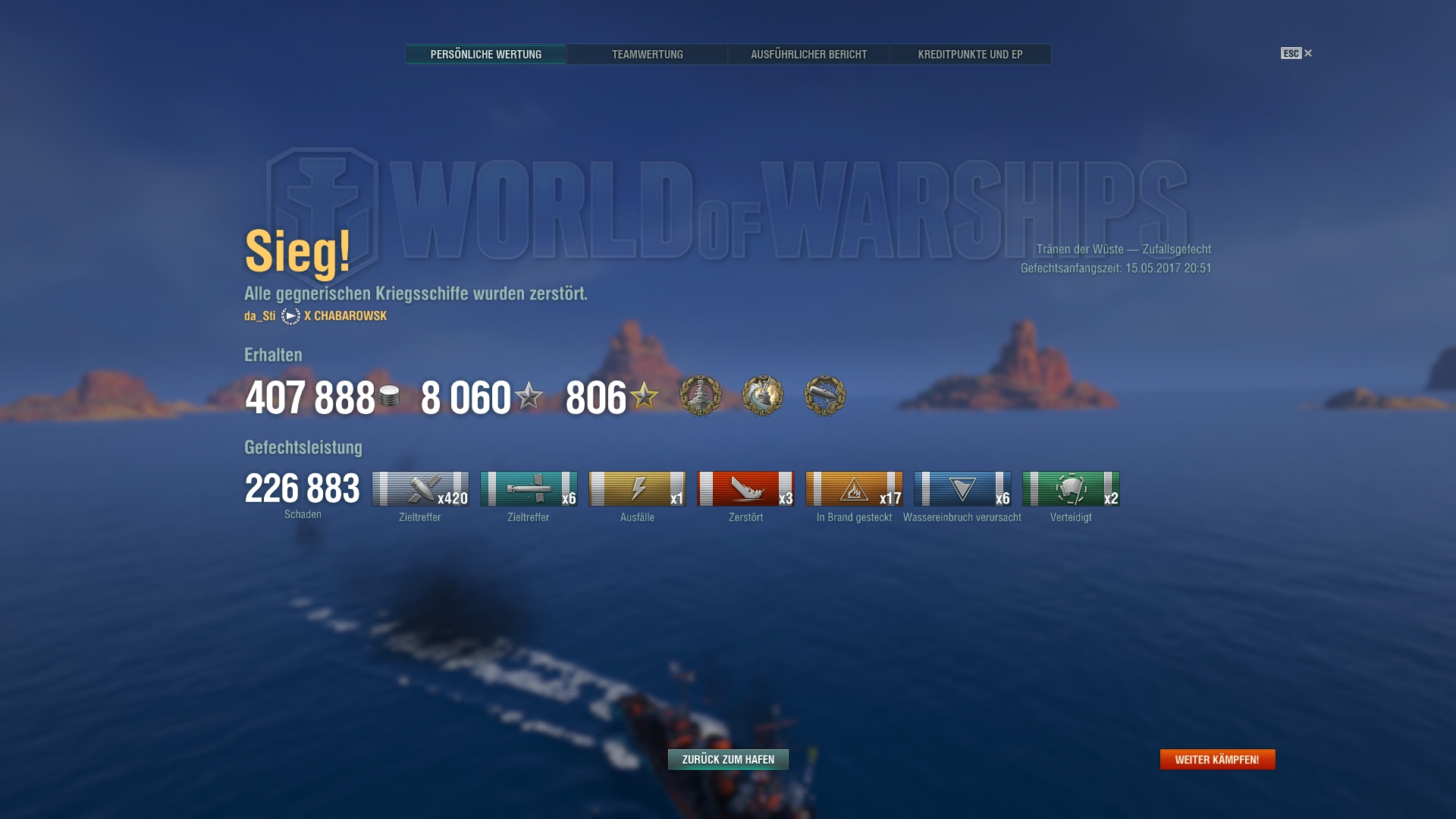Show the Ausführlicher Bericht tab
This screenshot has width=1456, height=819.
[808, 55]
